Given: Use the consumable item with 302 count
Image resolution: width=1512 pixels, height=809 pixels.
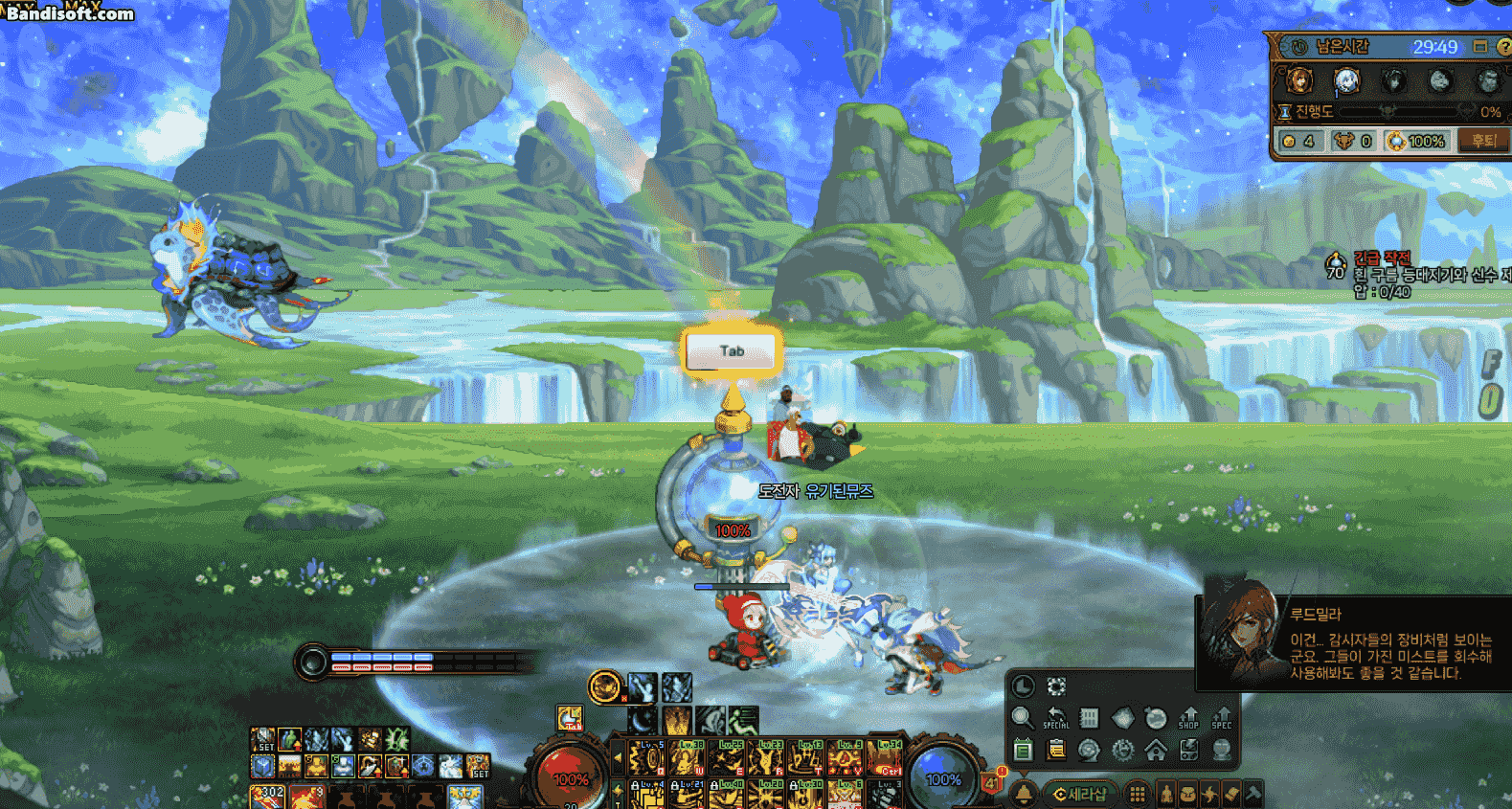Looking at the screenshot, I should pos(266,797).
